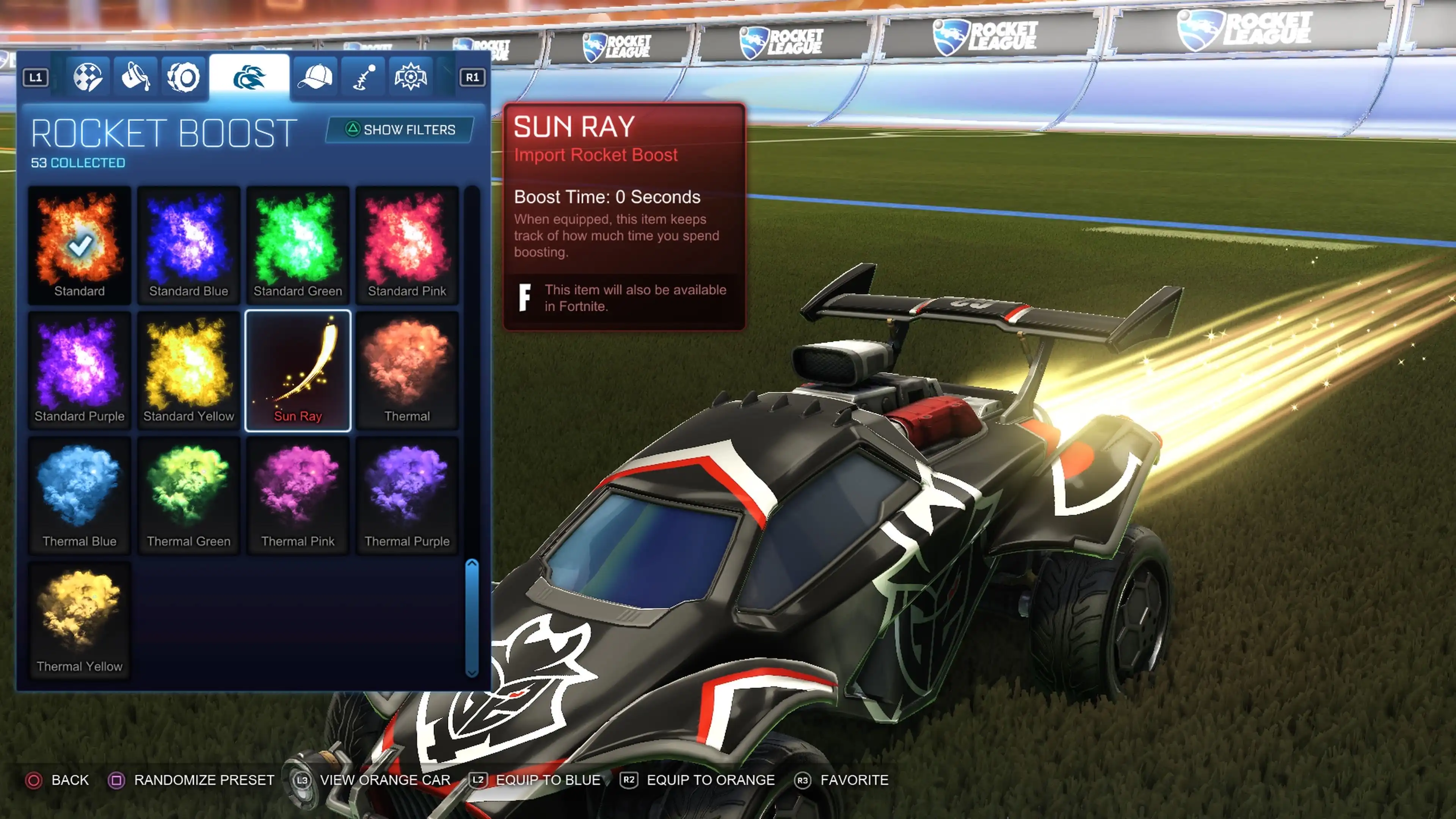Switch to the wheels tab

183,77
